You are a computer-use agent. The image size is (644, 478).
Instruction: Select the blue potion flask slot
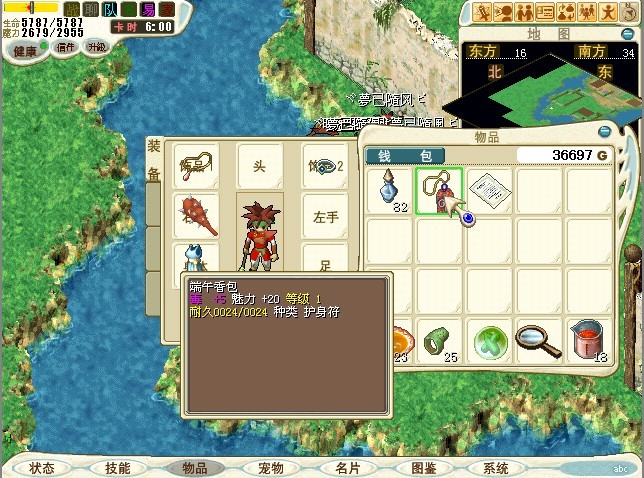point(389,191)
